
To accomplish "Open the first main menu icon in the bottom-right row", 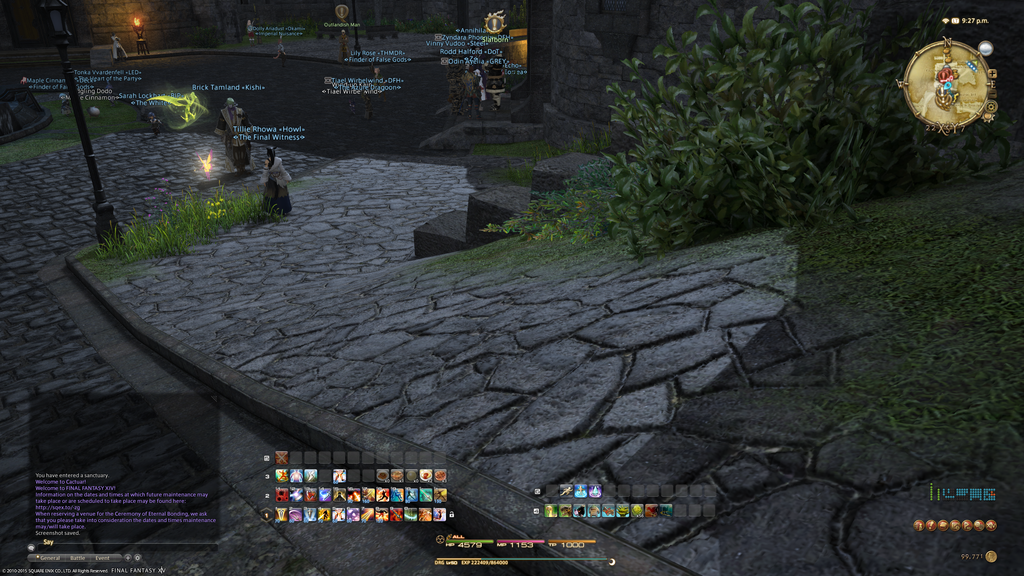I will point(918,525).
